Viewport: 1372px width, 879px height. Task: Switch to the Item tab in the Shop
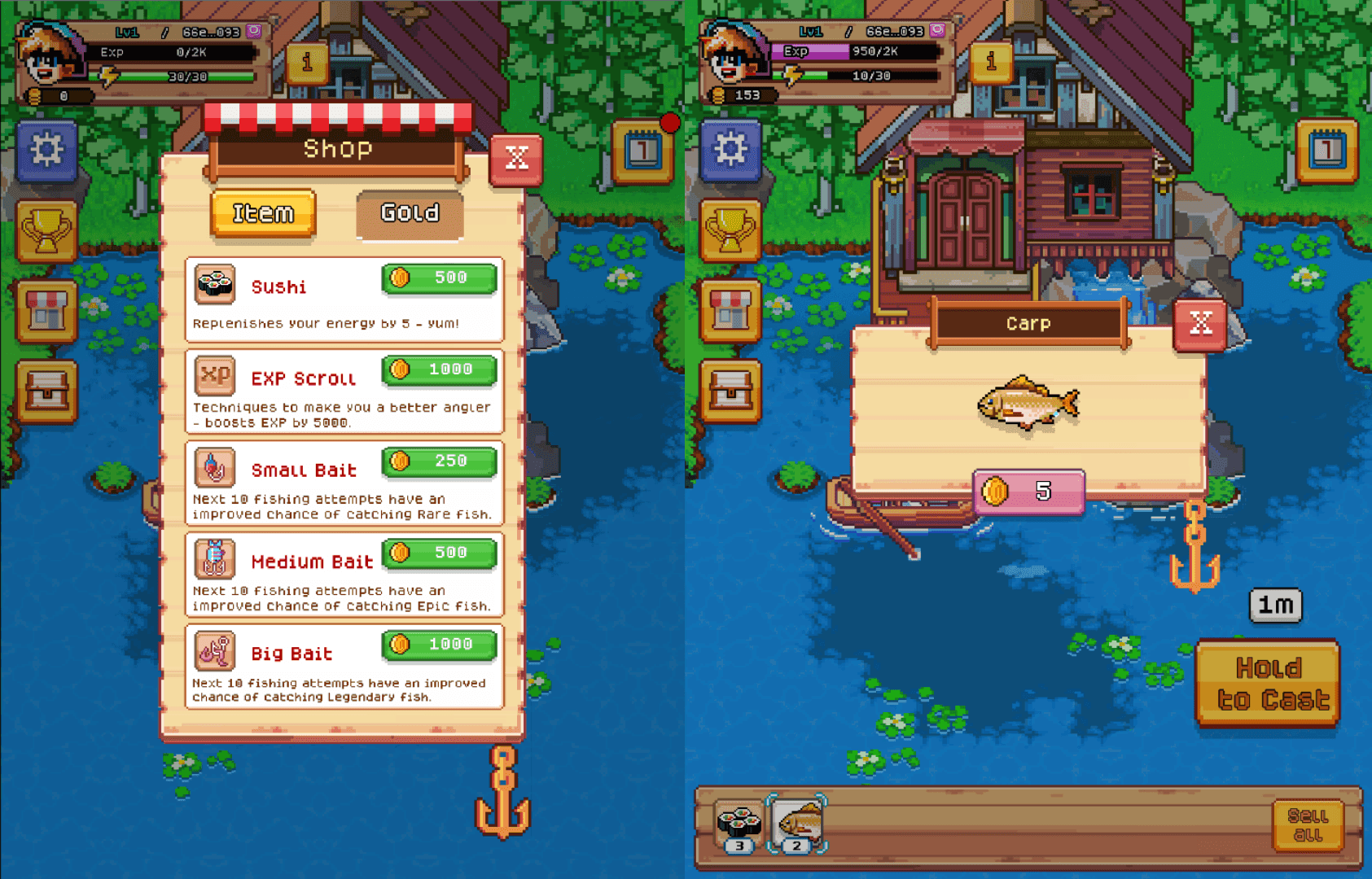coord(262,213)
